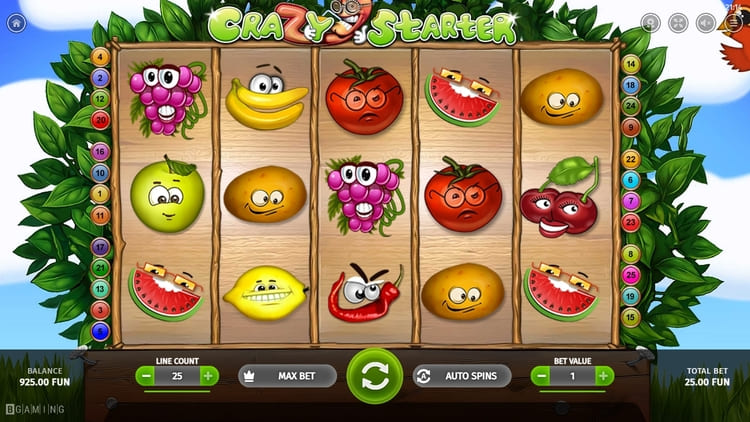
Task: Open the round settings icon
Action: tap(650, 21)
